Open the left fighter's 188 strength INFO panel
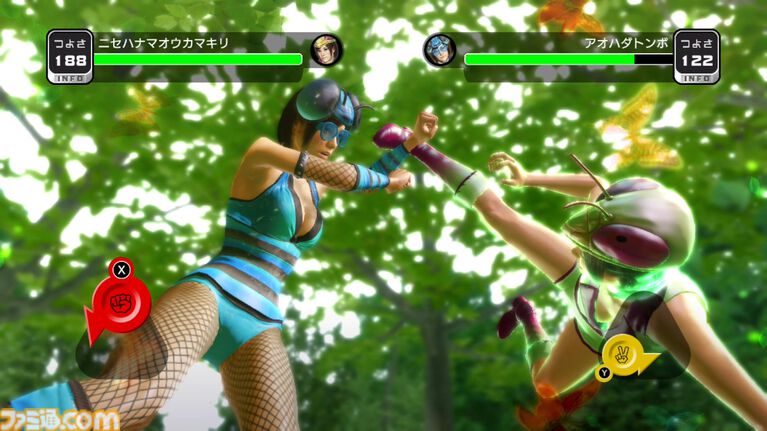767x431 pixels. click(x=69, y=57)
